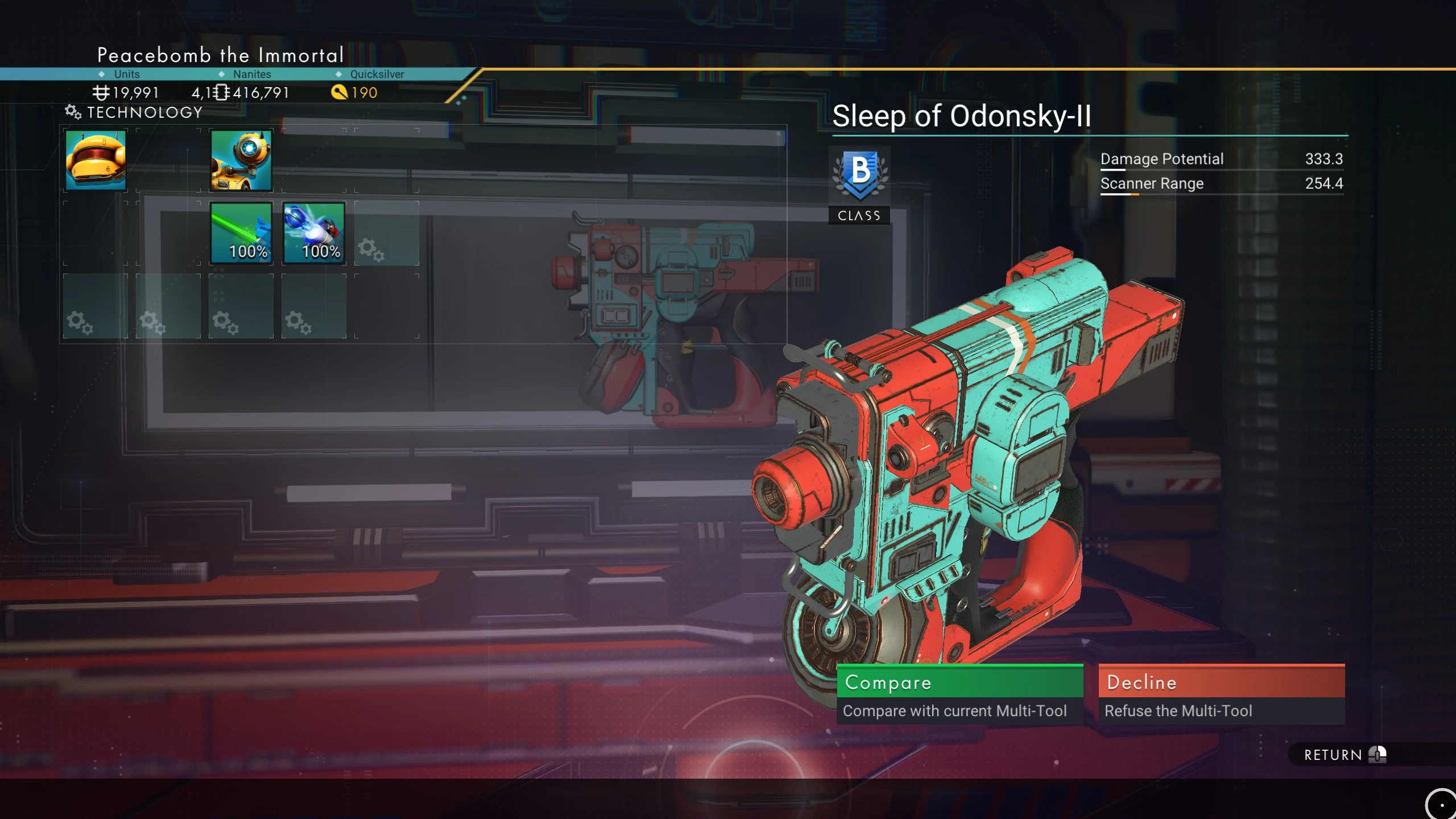Image resolution: width=1456 pixels, height=819 pixels.
Task: Select the yellow scanner robot technology slot
Action: click(241, 160)
